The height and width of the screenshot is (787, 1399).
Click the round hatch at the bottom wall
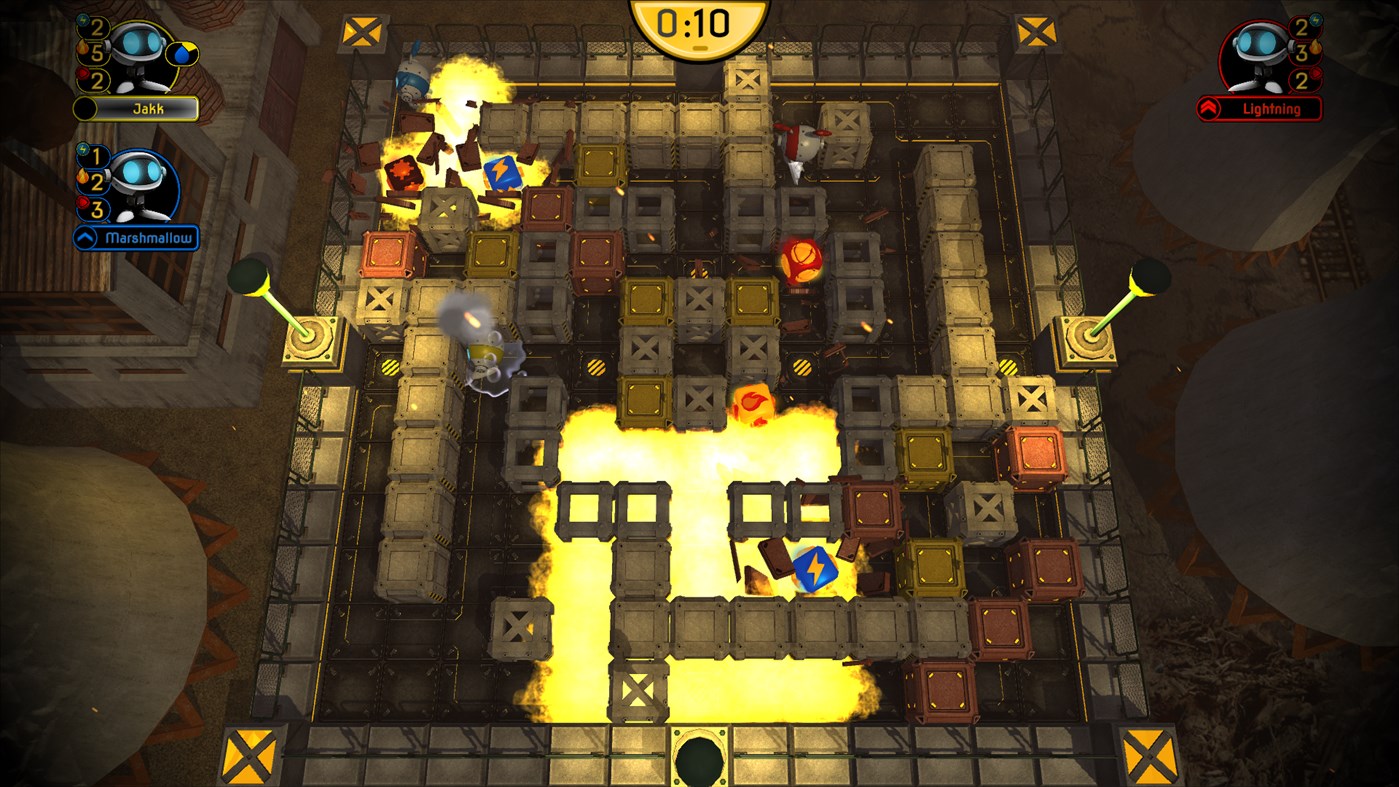698,757
